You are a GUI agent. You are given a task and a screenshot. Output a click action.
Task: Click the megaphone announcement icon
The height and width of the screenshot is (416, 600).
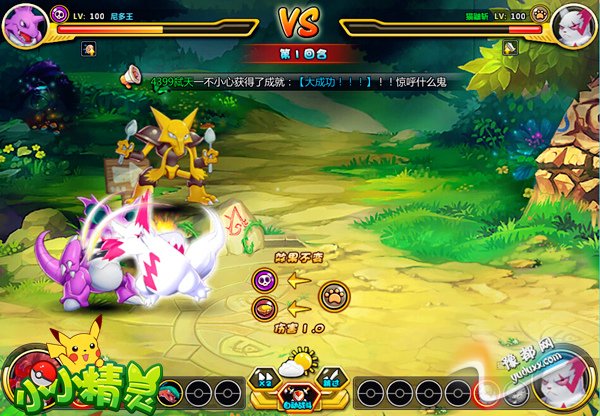[130, 76]
